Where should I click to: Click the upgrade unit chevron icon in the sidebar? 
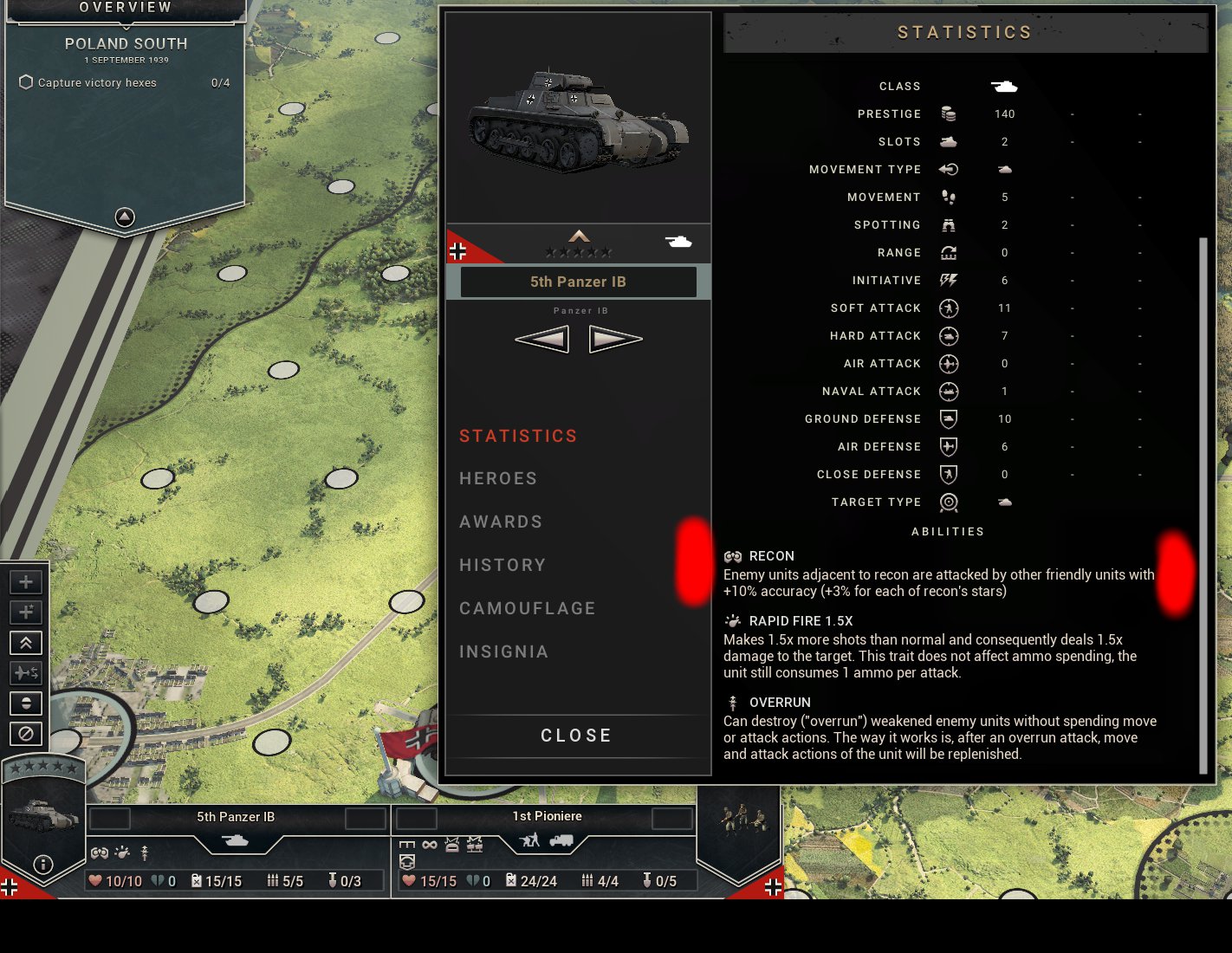coord(25,643)
